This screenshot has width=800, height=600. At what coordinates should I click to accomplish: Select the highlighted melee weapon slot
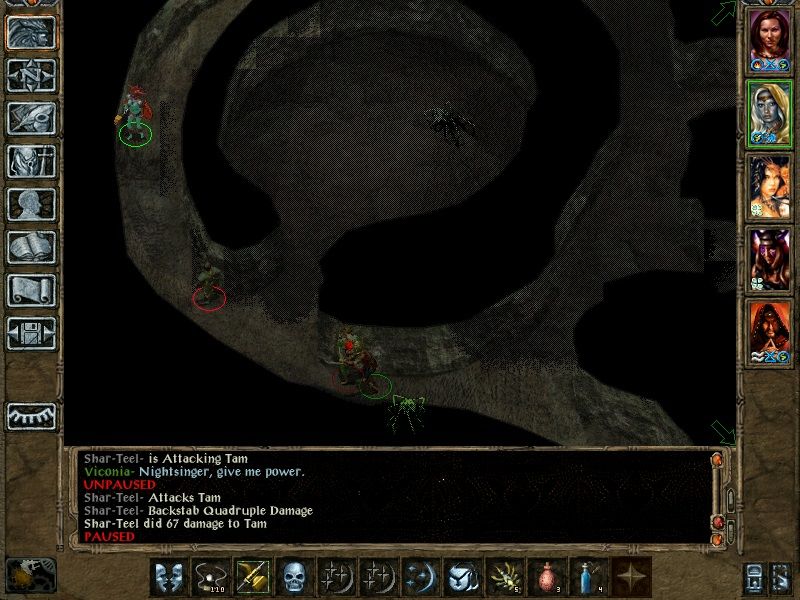[x=251, y=576]
